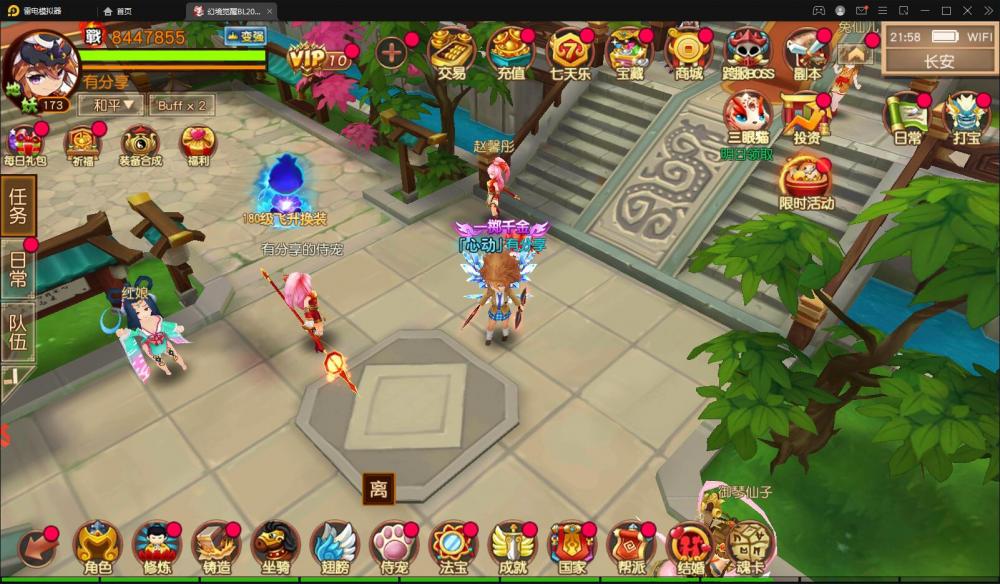Open the 帮派 guild menu
The height and width of the screenshot is (584, 1000).
coord(630,548)
